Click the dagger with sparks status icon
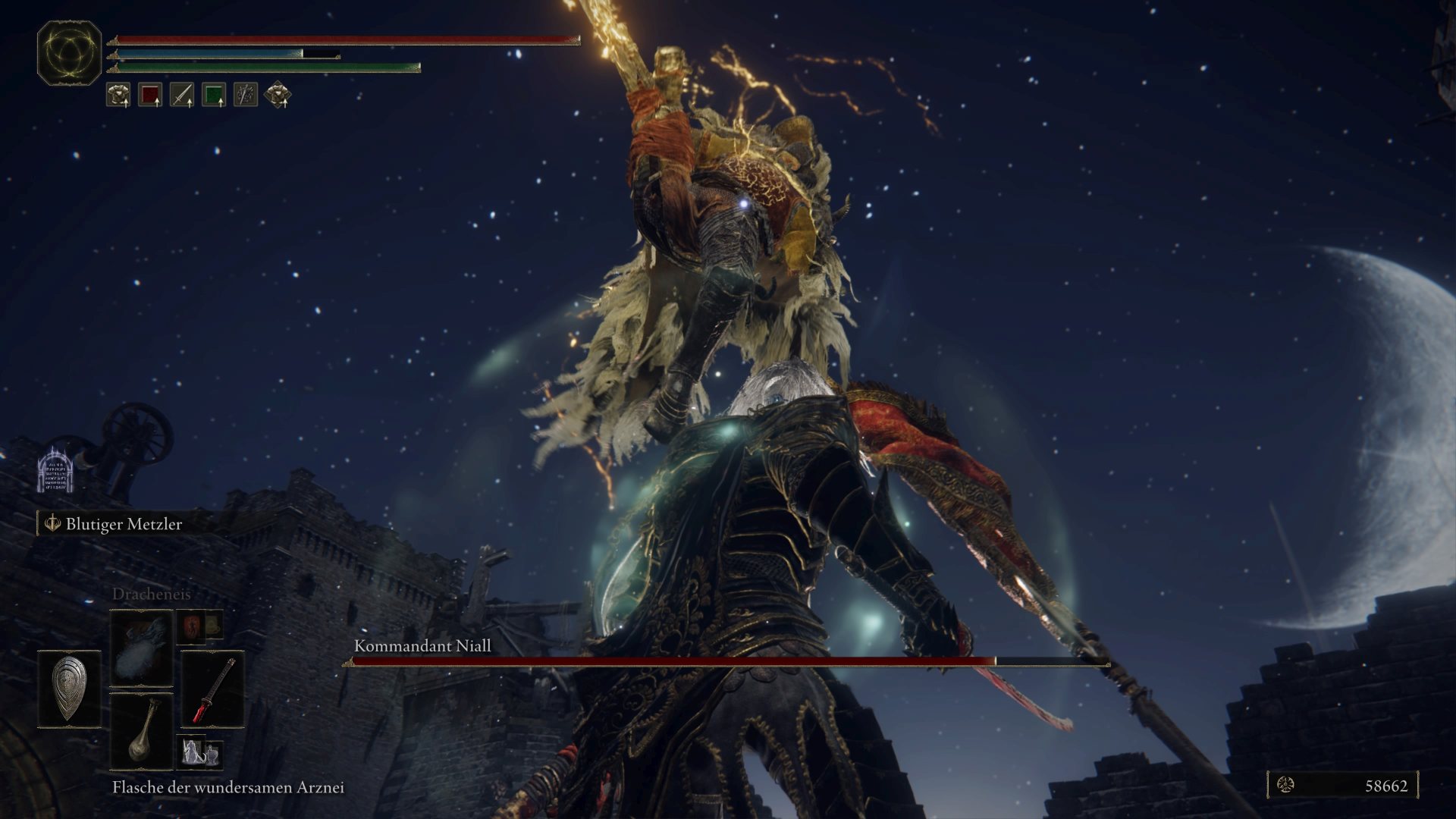1456x819 pixels. (x=246, y=95)
